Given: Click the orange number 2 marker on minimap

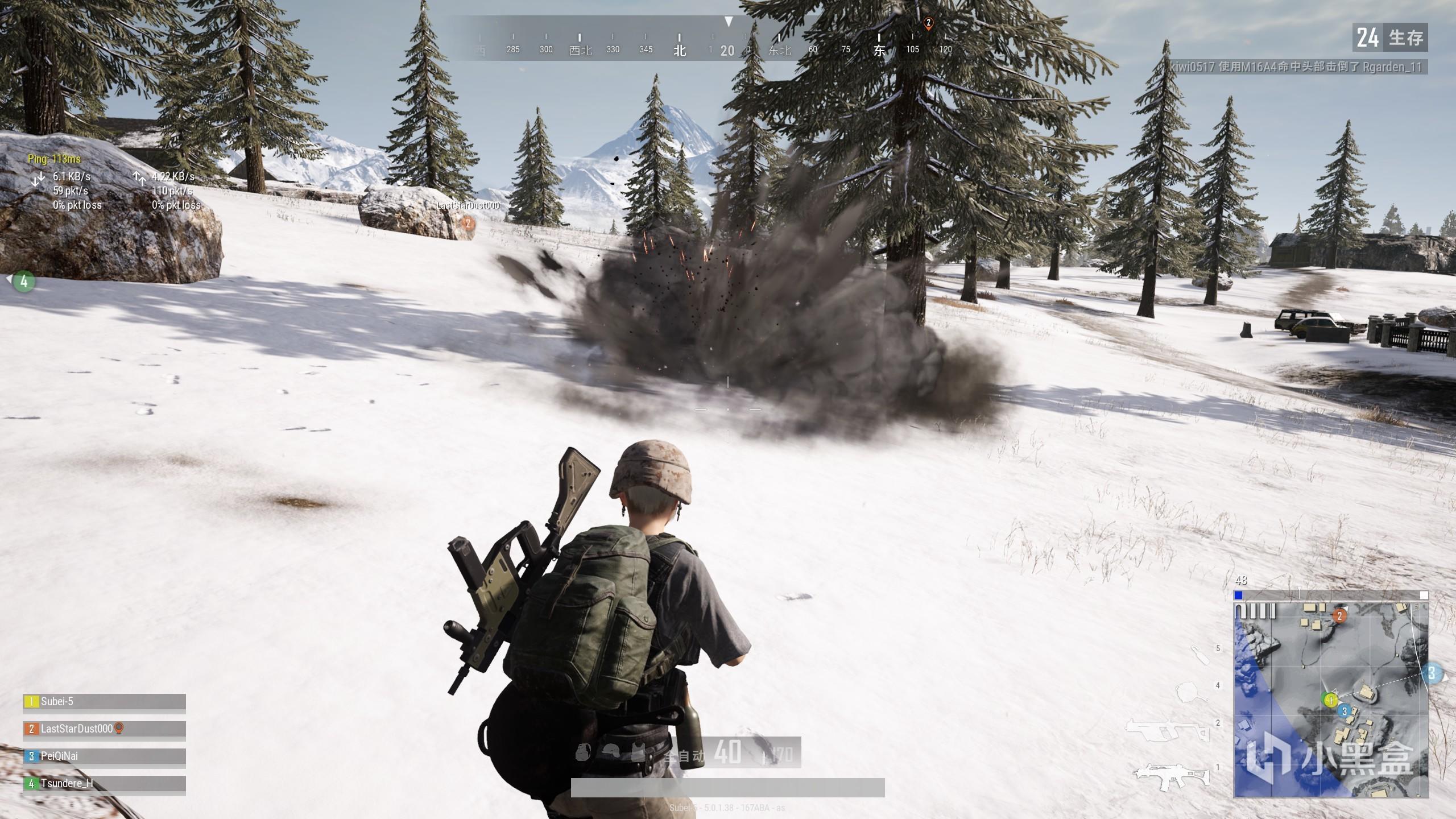Looking at the screenshot, I should click(1339, 616).
